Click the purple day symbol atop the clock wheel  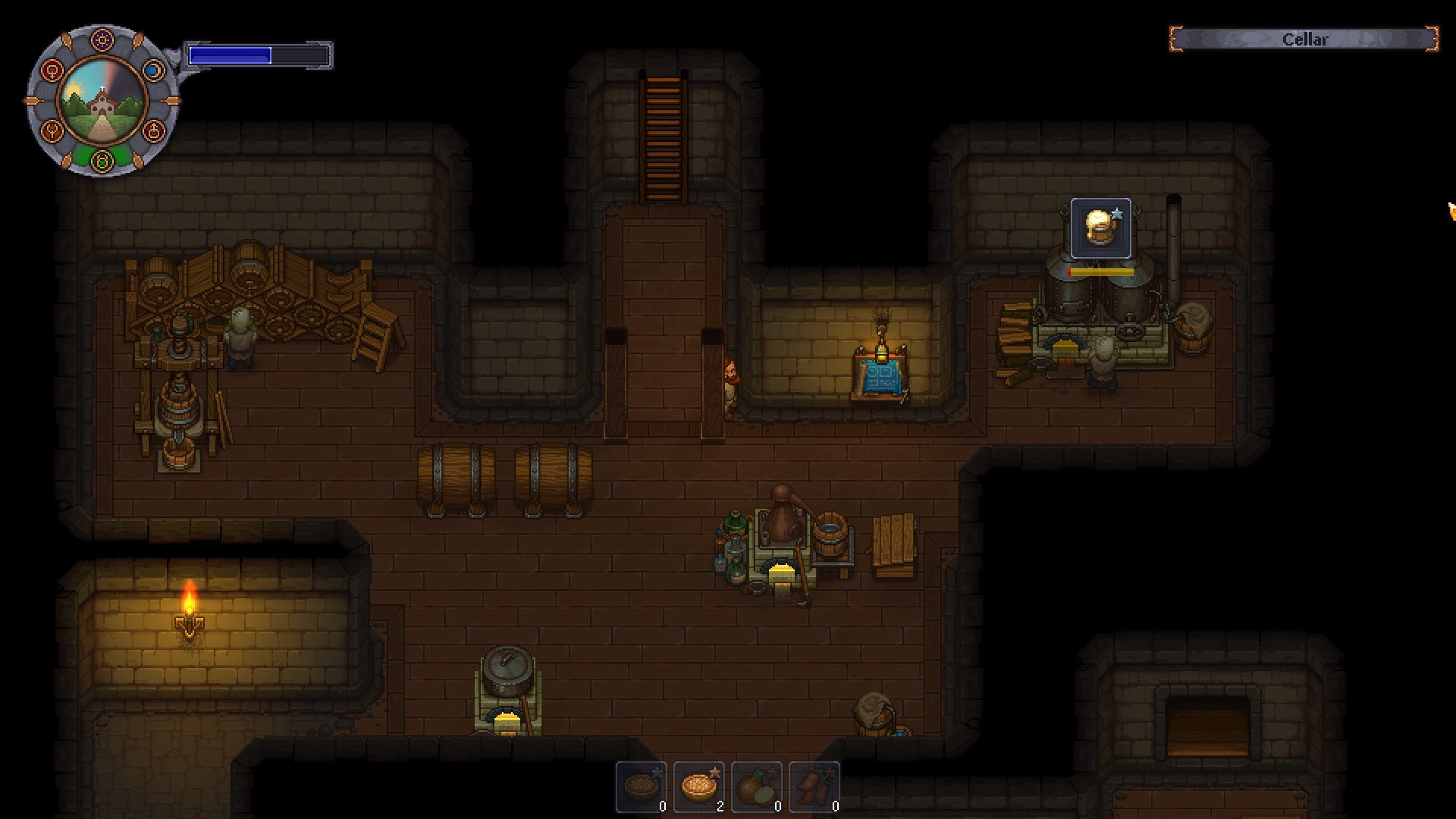point(102,39)
